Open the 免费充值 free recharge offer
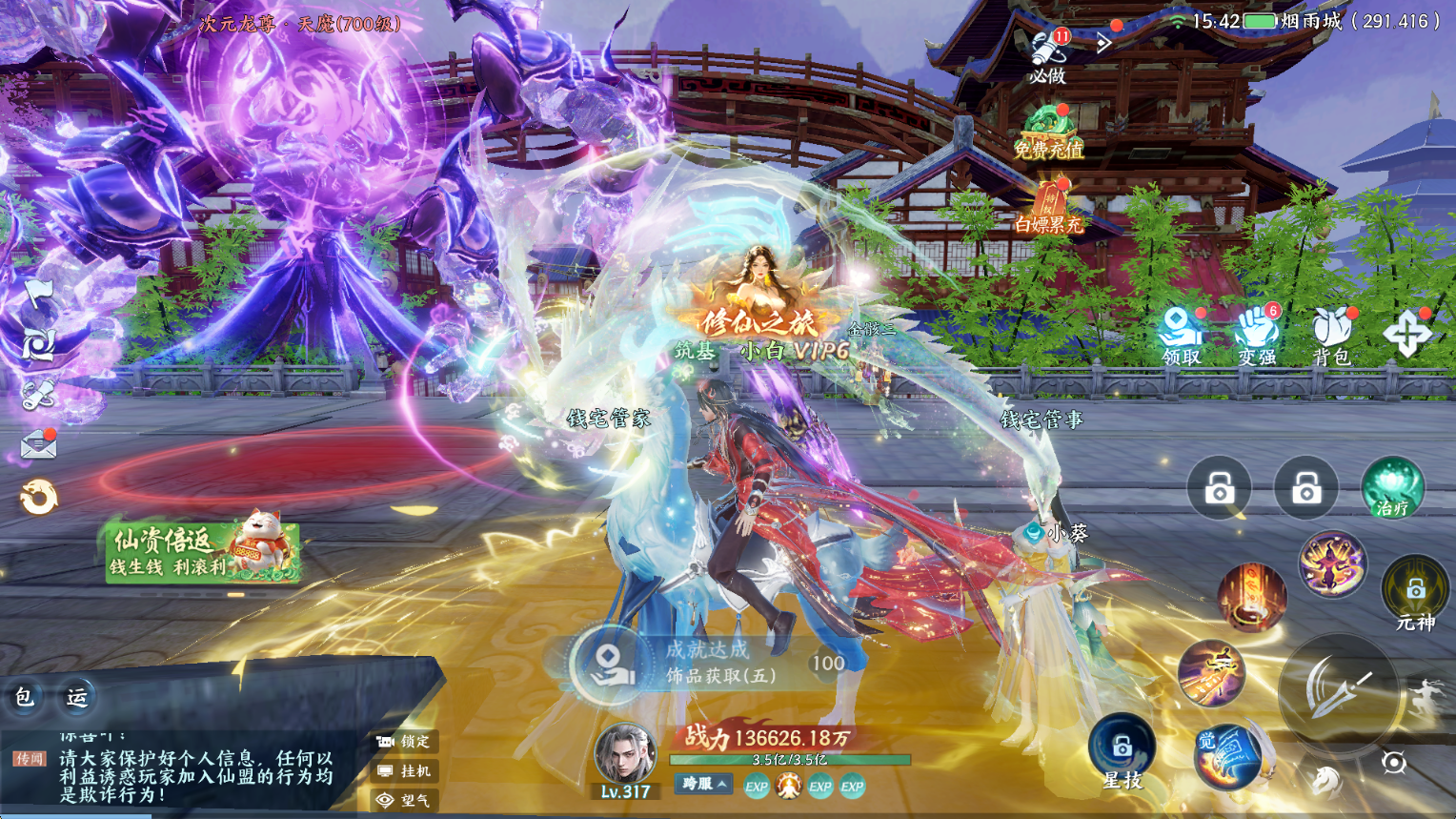The height and width of the screenshot is (819, 1456). tap(1048, 132)
